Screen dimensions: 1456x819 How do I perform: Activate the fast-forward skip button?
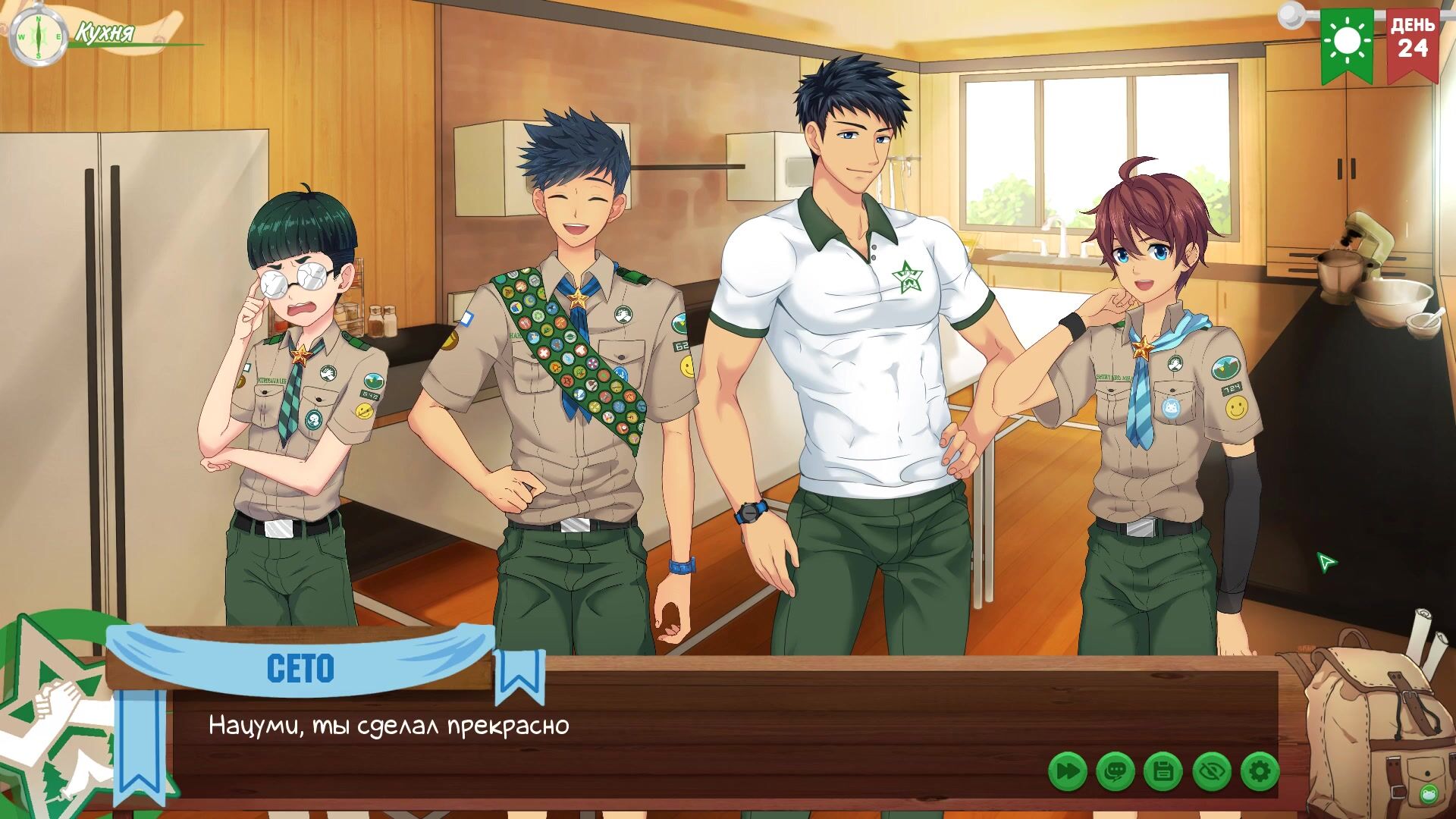click(x=1068, y=772)
